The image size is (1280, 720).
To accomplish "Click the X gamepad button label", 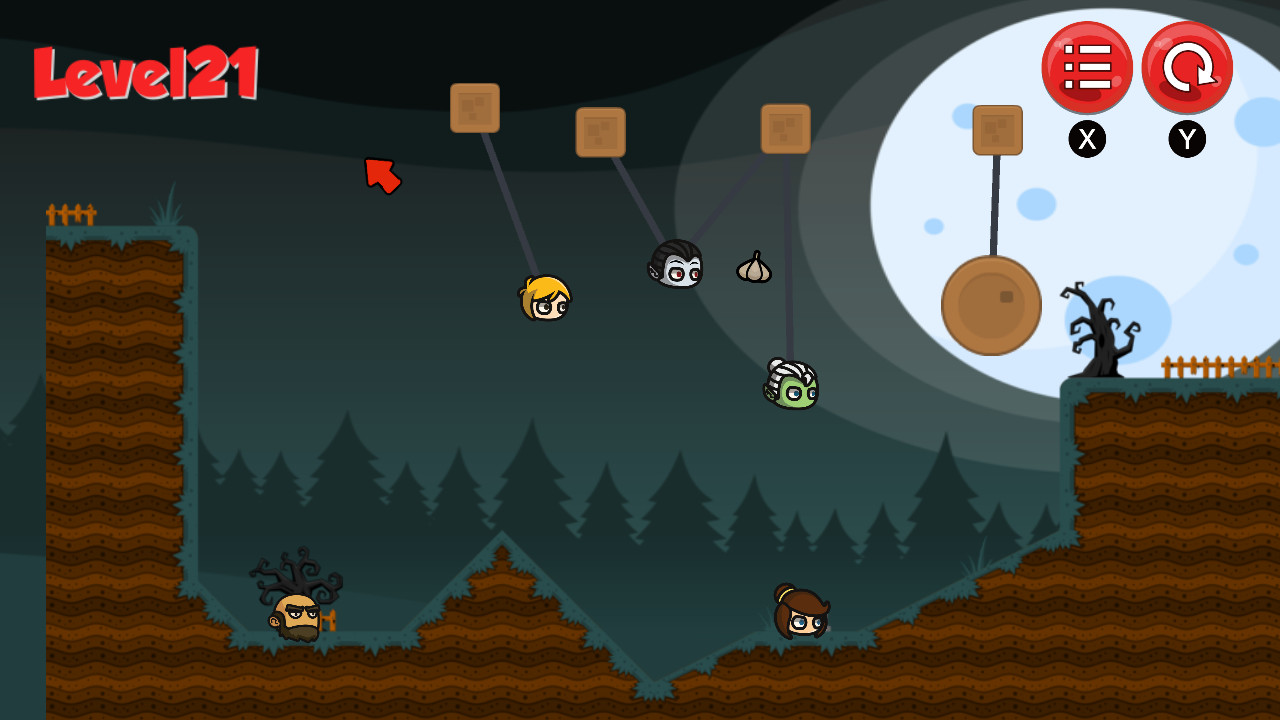I will coord(1088,139).
